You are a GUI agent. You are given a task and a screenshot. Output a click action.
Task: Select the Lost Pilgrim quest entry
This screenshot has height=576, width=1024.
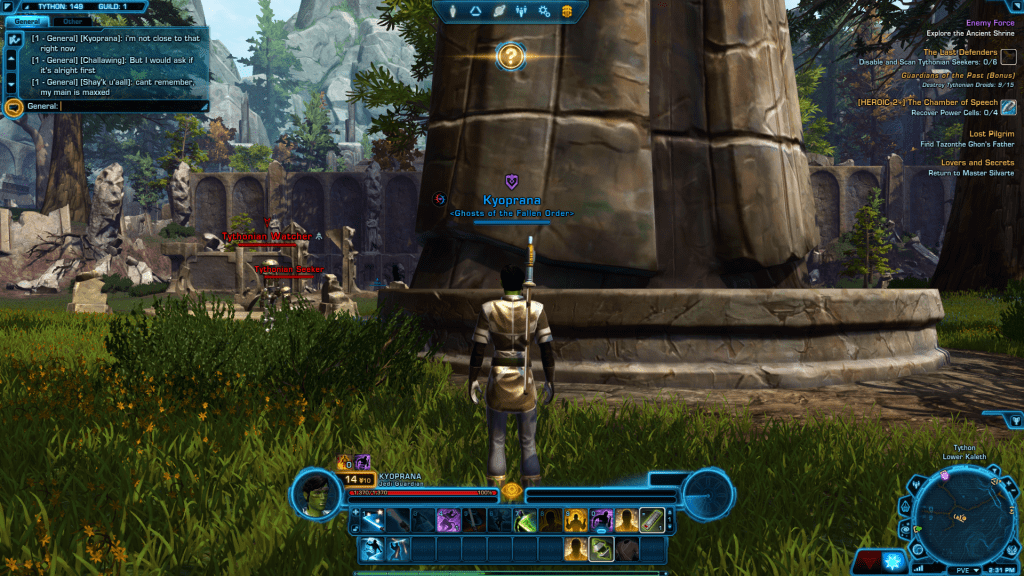click(991, 133)
